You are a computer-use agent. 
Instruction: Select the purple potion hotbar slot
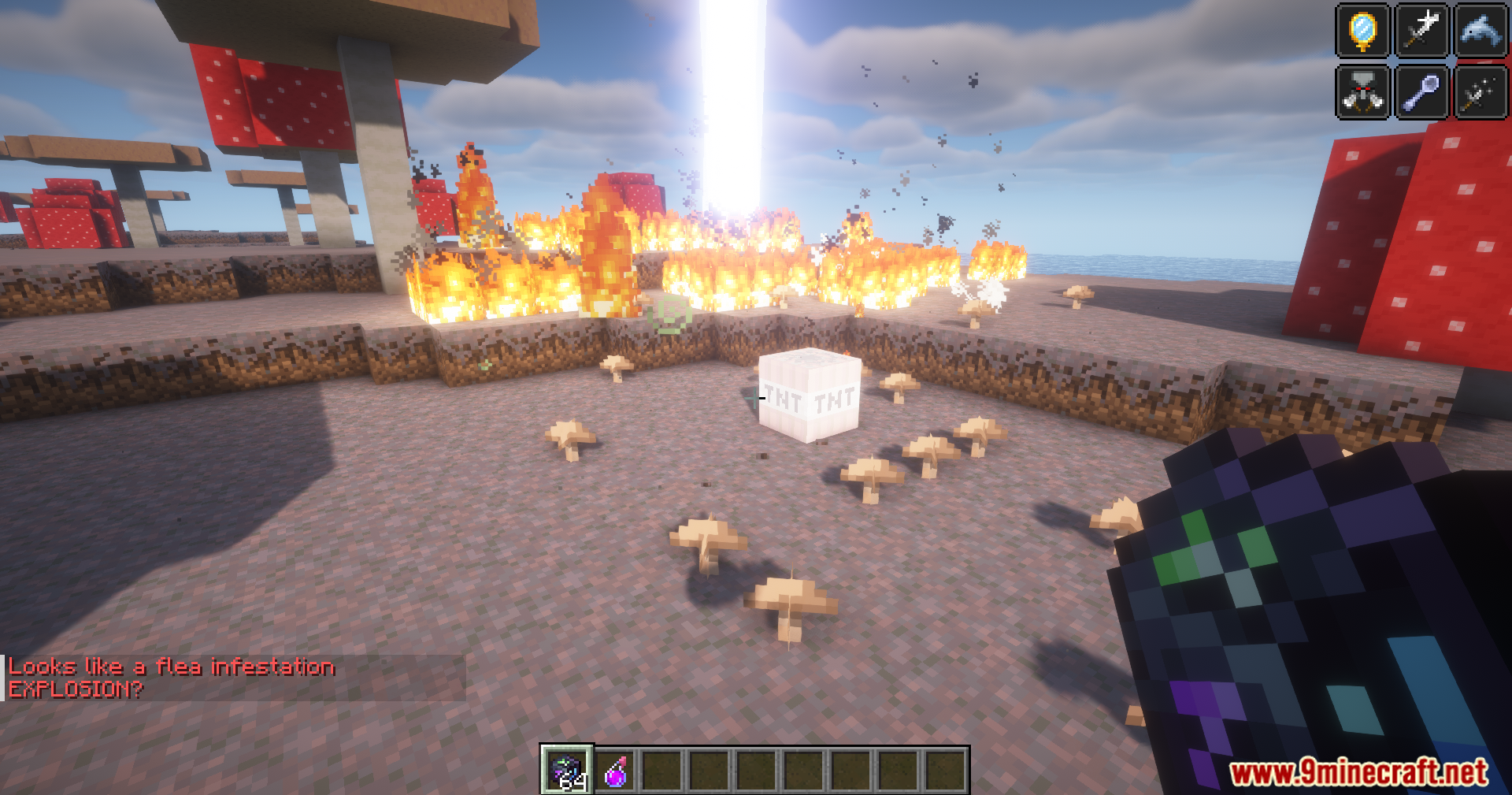(x=616, y=771)
